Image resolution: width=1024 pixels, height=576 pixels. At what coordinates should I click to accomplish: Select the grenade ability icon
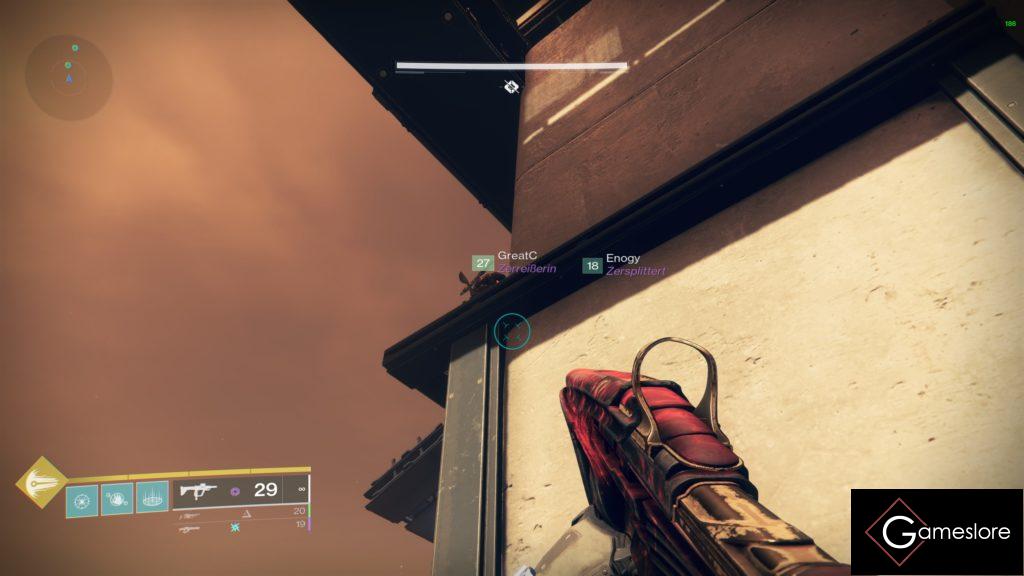[82, 498]
